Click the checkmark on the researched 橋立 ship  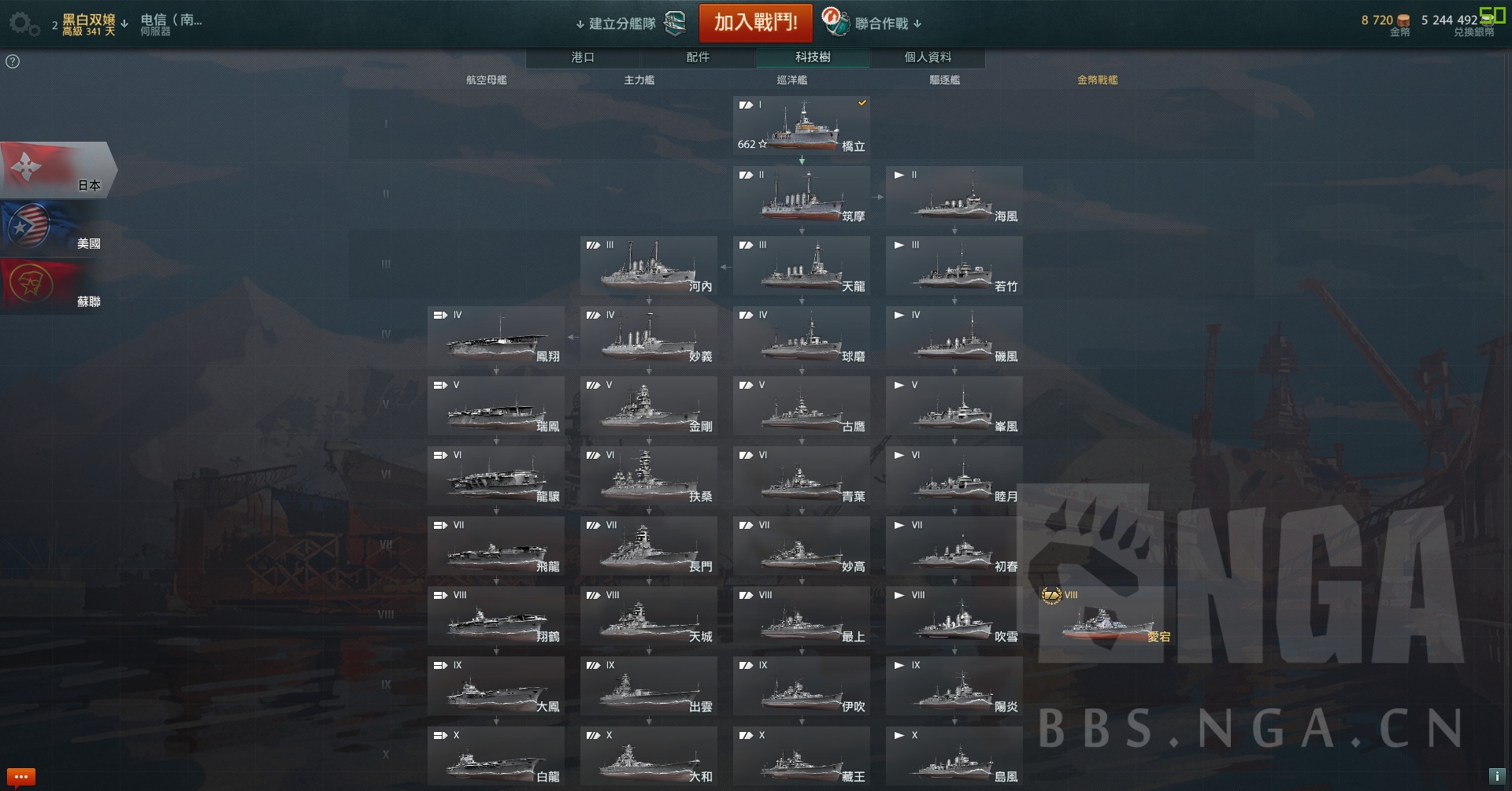(x=862, y=102)
